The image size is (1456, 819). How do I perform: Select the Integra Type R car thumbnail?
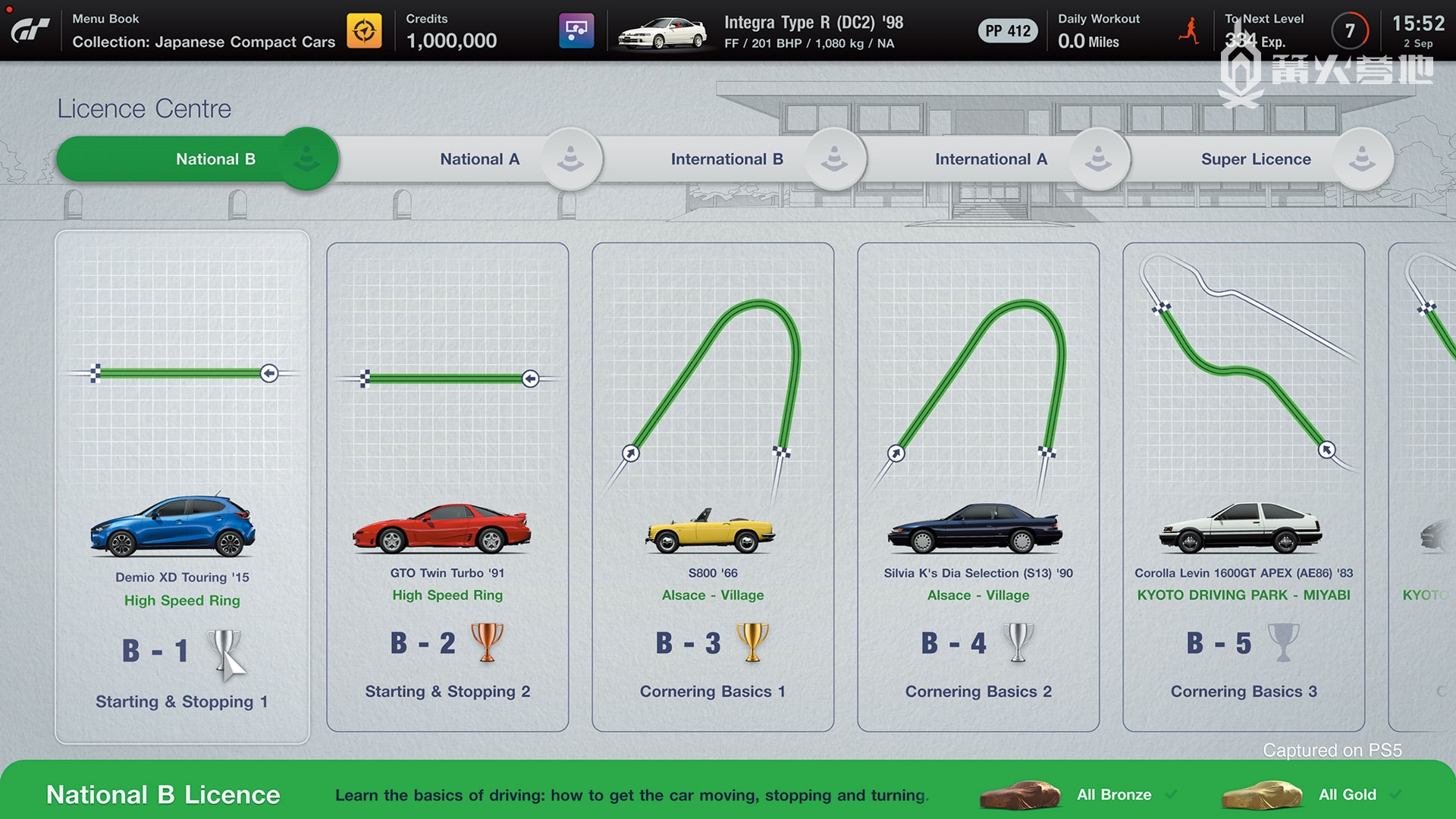click(662, 33)
